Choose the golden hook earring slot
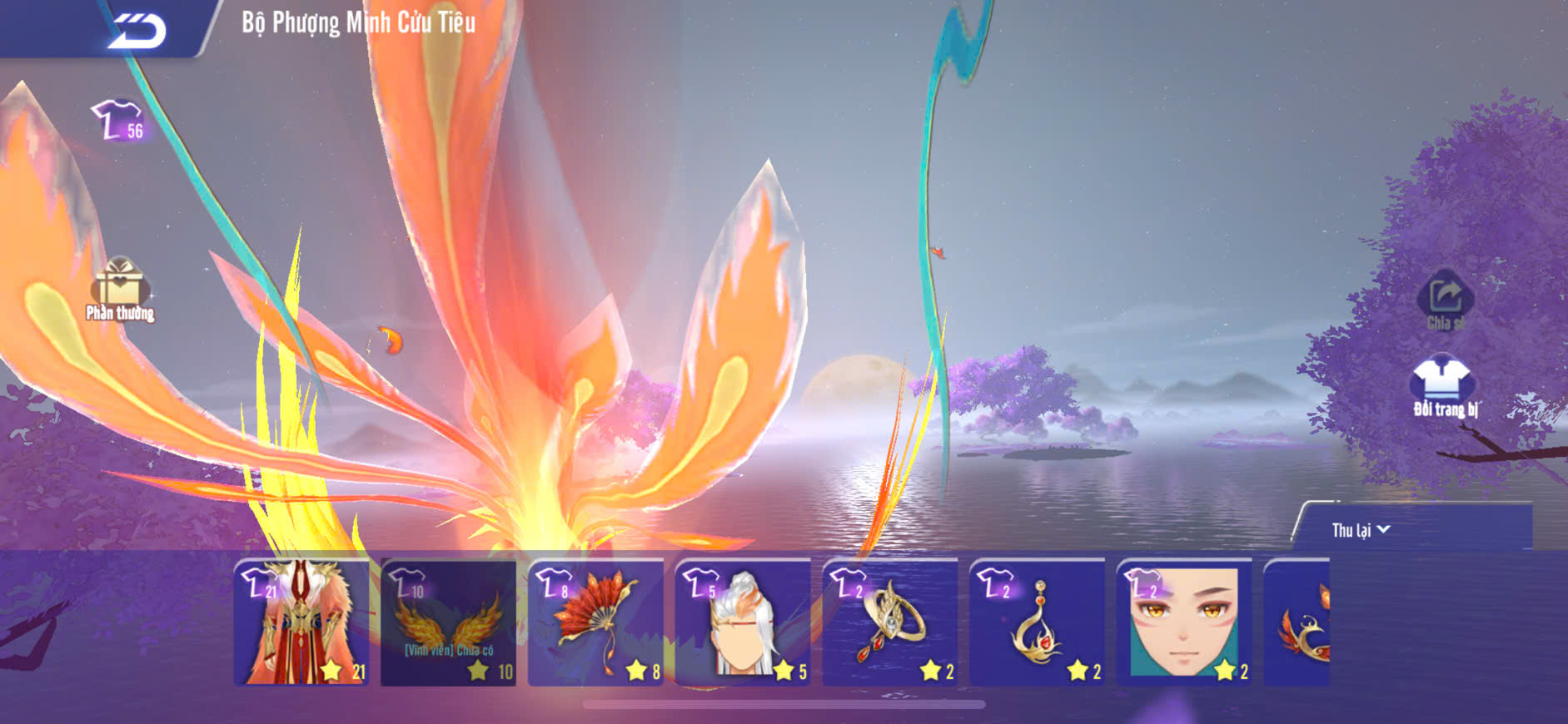 pos(1038,622)
